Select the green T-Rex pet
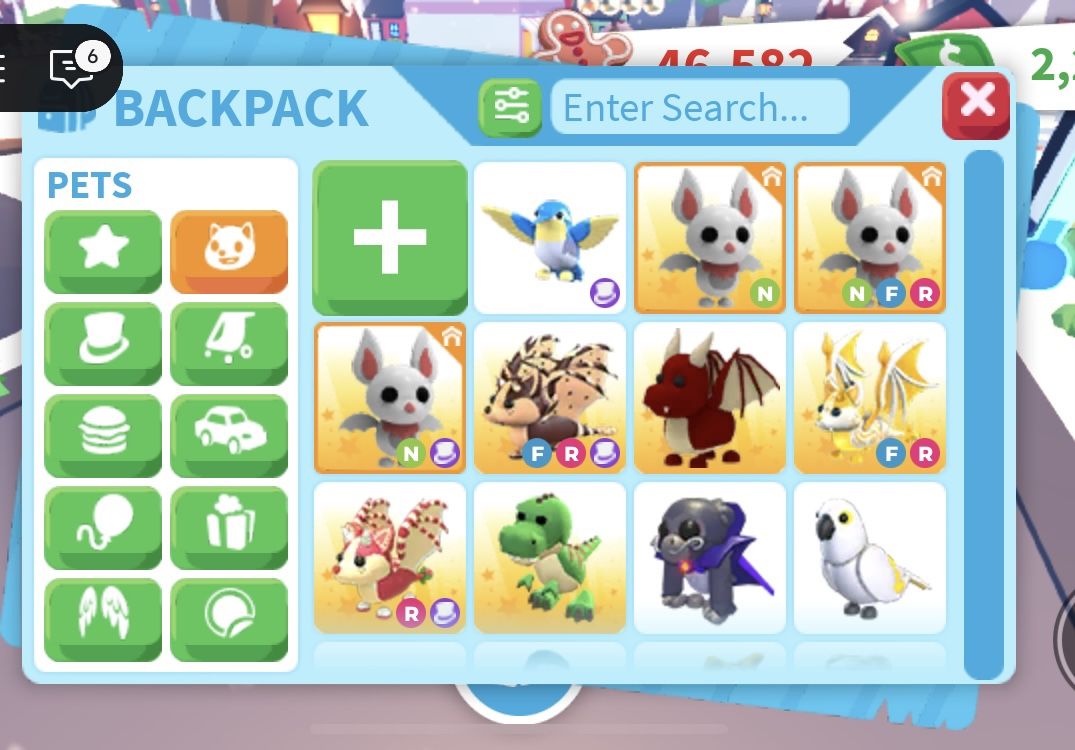 pos(549,557)
